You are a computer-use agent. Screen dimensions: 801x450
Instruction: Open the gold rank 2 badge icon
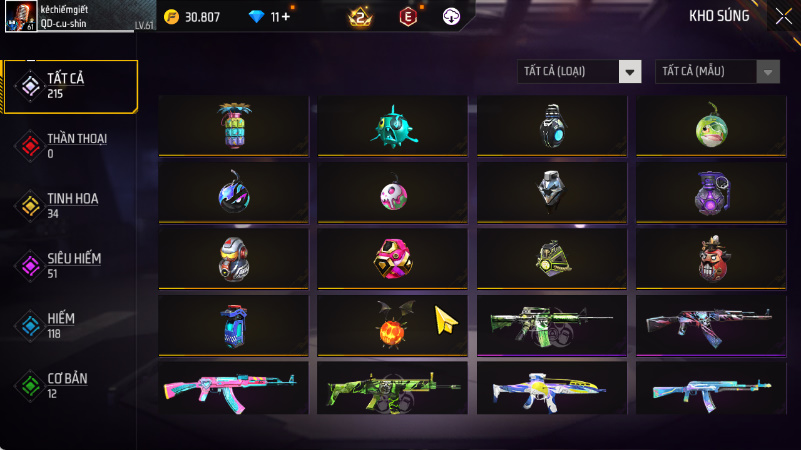tap(360, 17)
